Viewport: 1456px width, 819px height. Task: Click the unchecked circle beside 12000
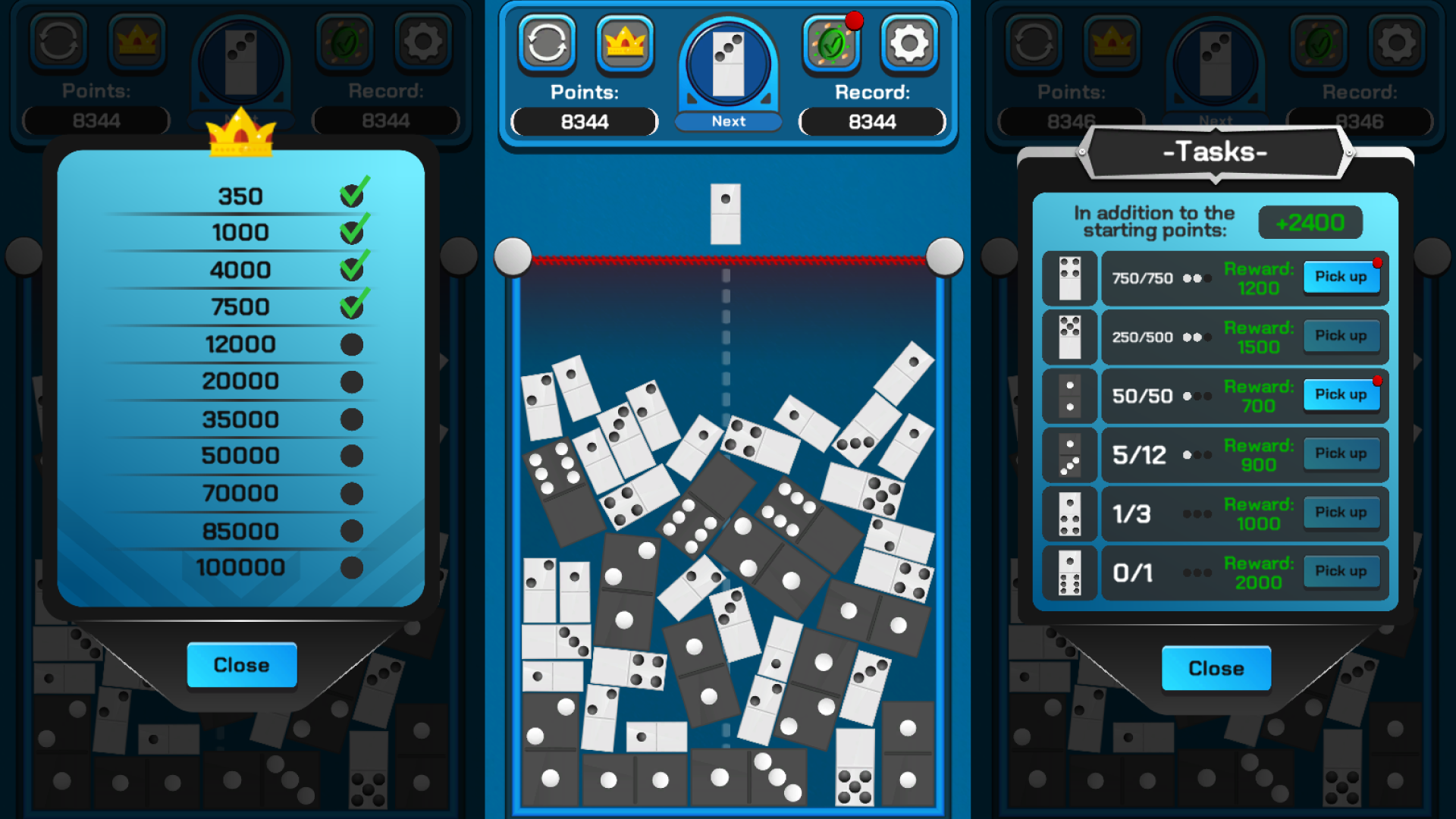click(350, 344)
